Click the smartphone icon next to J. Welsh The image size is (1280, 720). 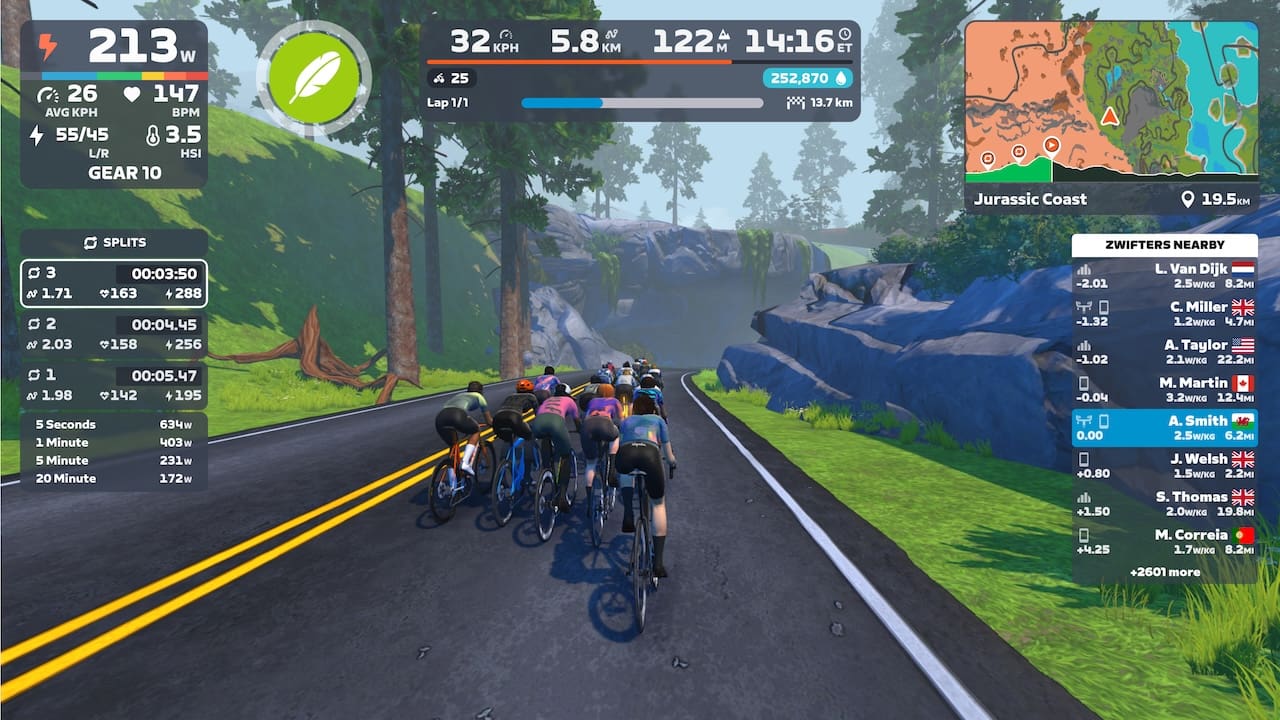[1085, 460]
